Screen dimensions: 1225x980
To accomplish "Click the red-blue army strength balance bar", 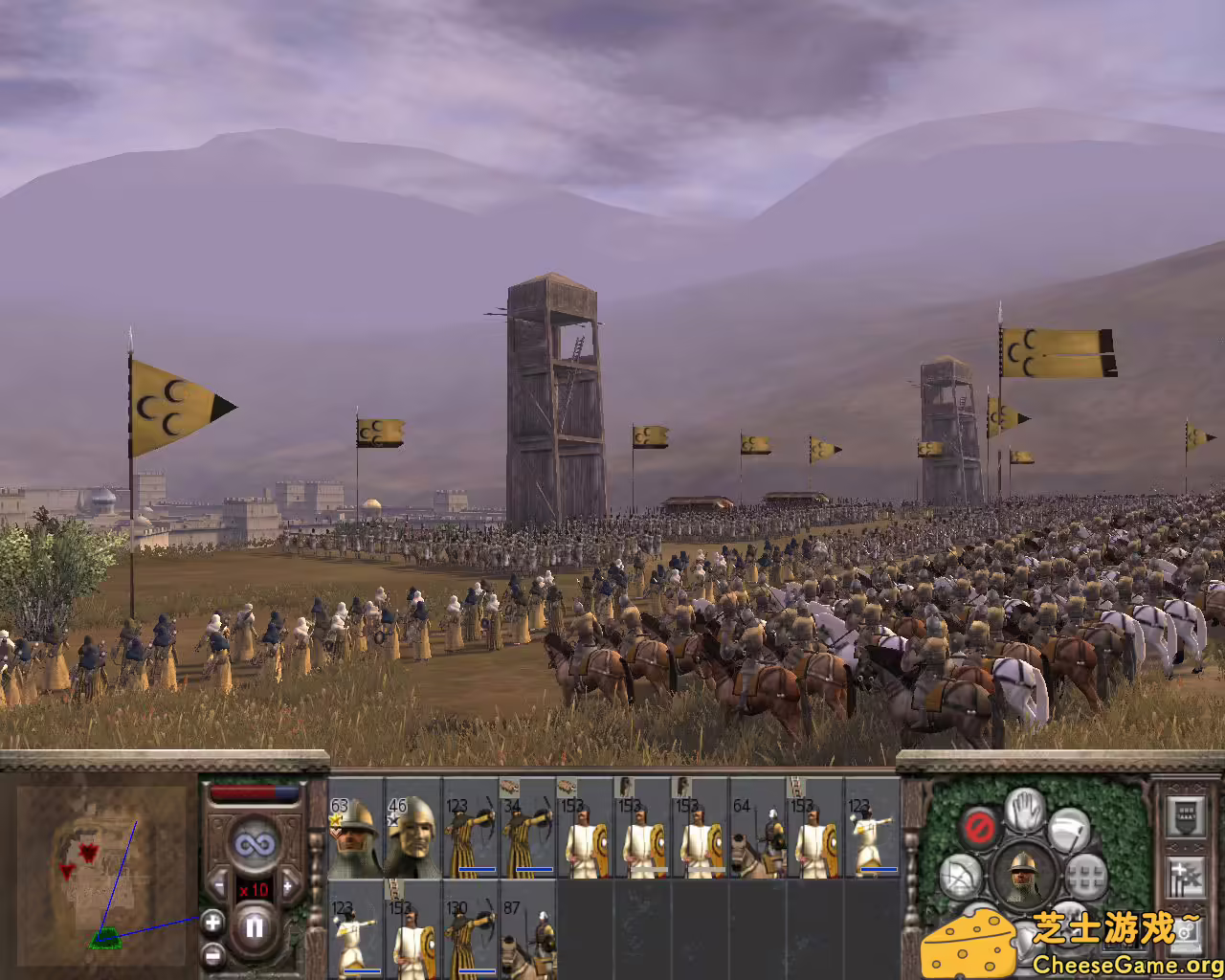I will click(x=255, y=791).
